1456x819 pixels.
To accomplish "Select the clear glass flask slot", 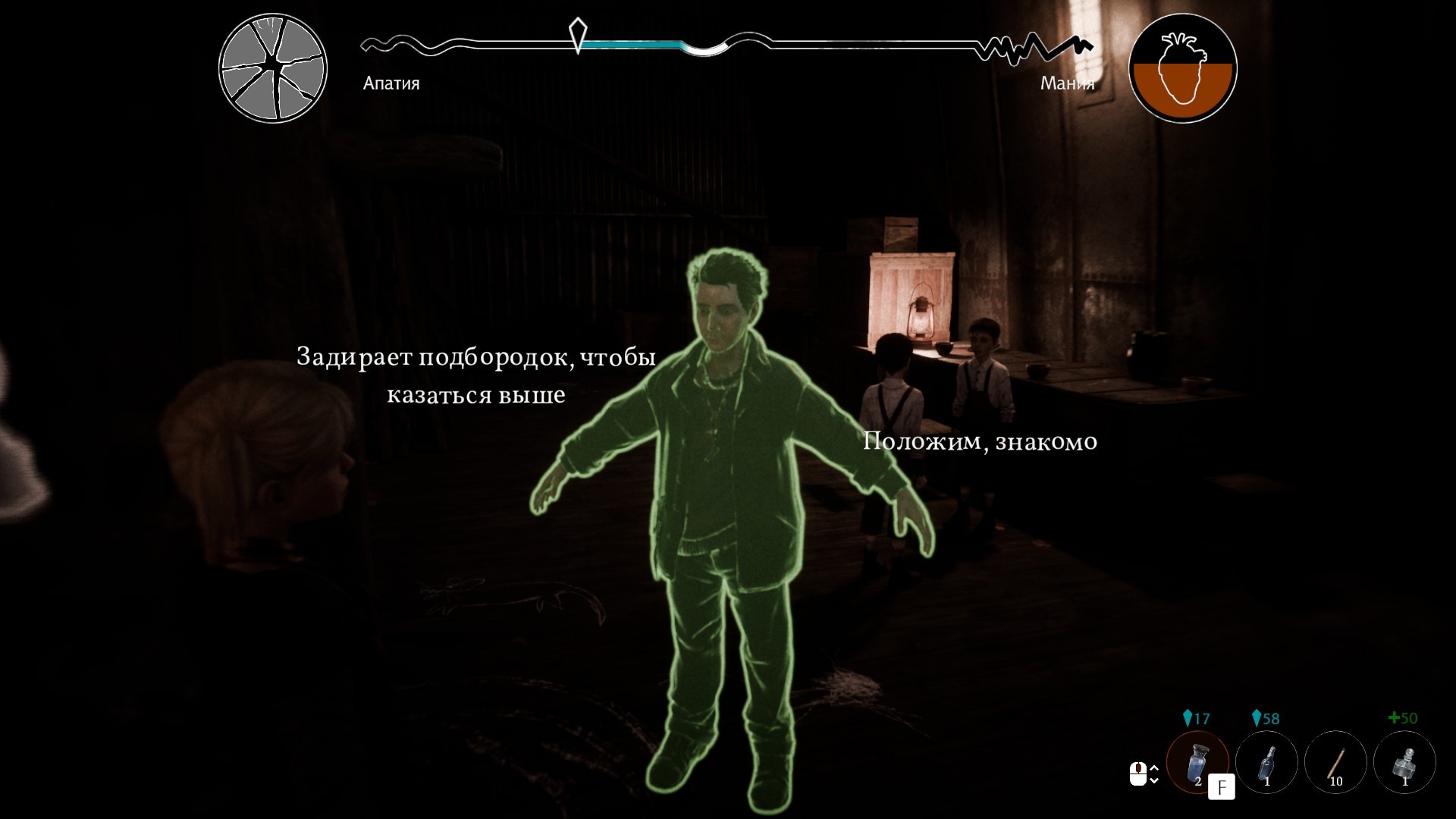I will [1404, 761].
